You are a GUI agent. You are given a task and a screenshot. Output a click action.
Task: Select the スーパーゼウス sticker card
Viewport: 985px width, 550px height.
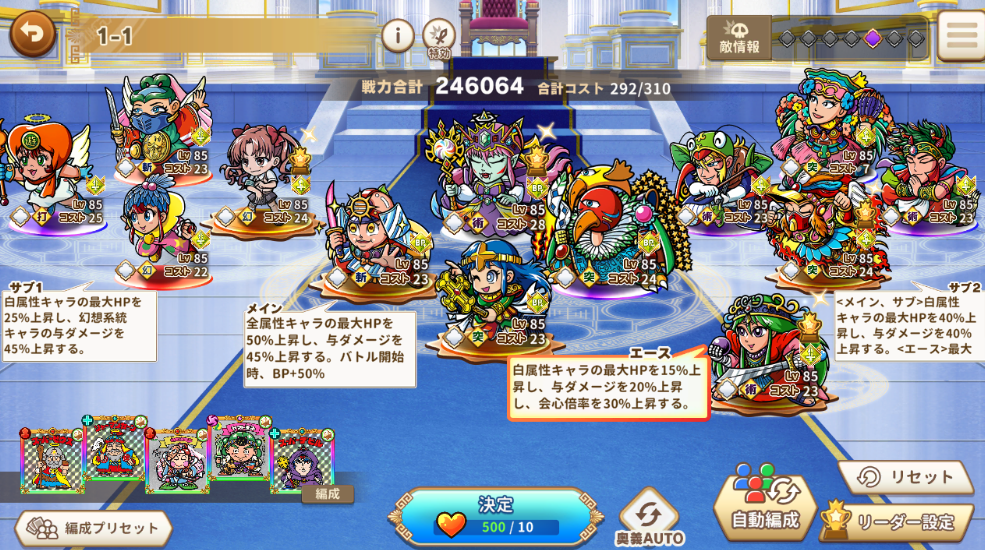click(x=52, y=461)
